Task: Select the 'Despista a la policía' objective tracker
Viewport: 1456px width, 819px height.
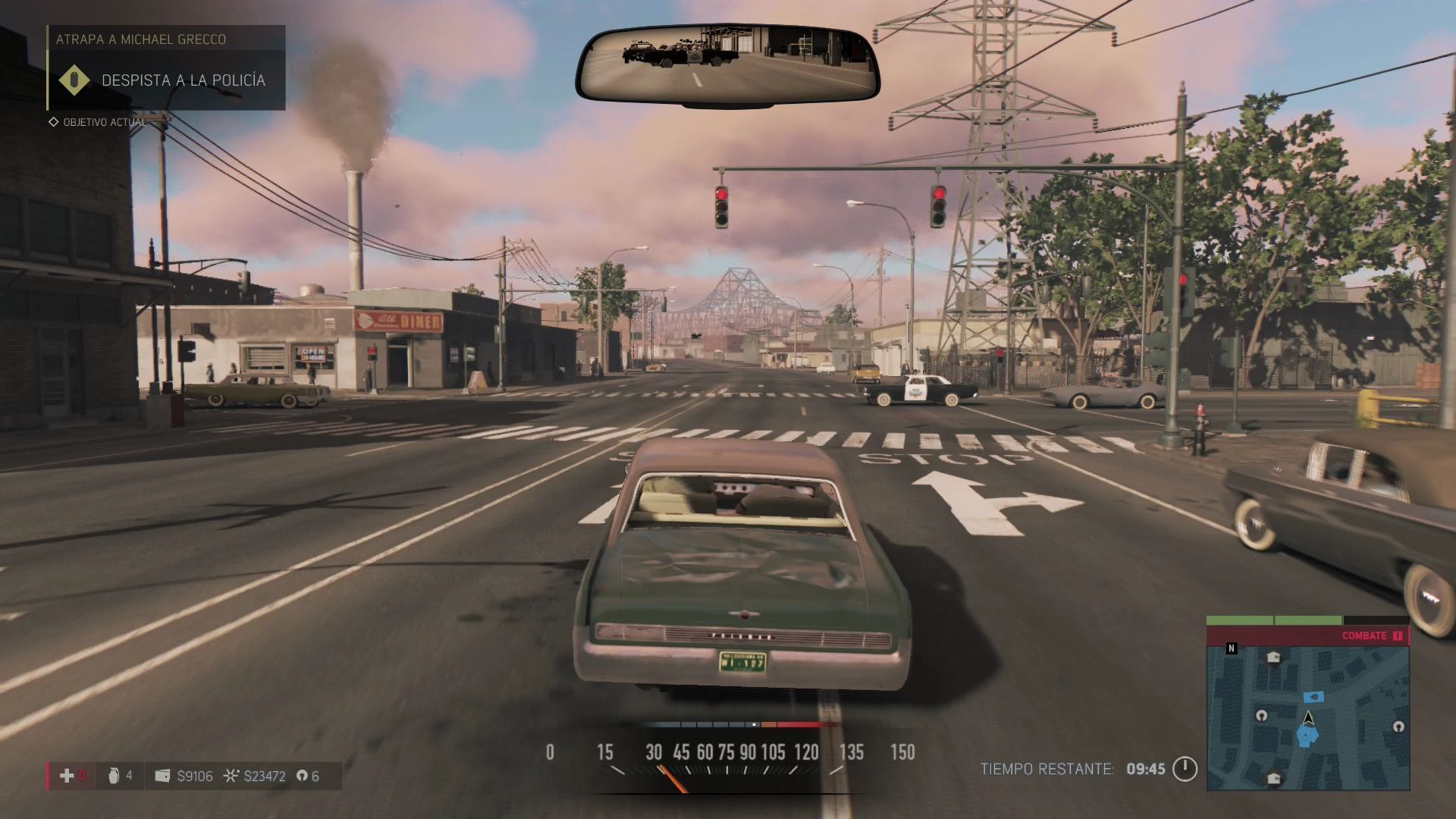Action: click(183, 80)
